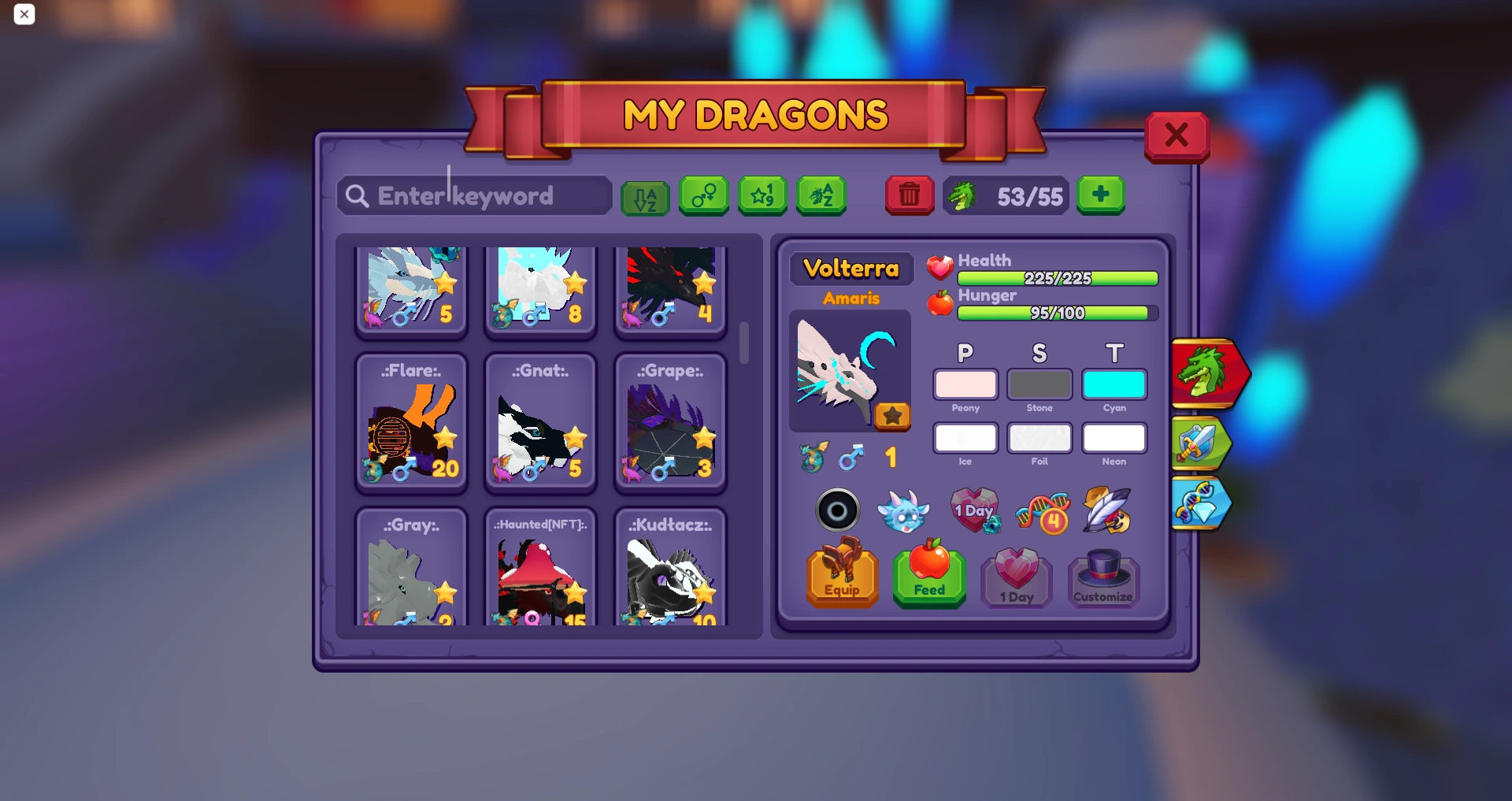Sort dragons by star level icon

tap(762, 196)
